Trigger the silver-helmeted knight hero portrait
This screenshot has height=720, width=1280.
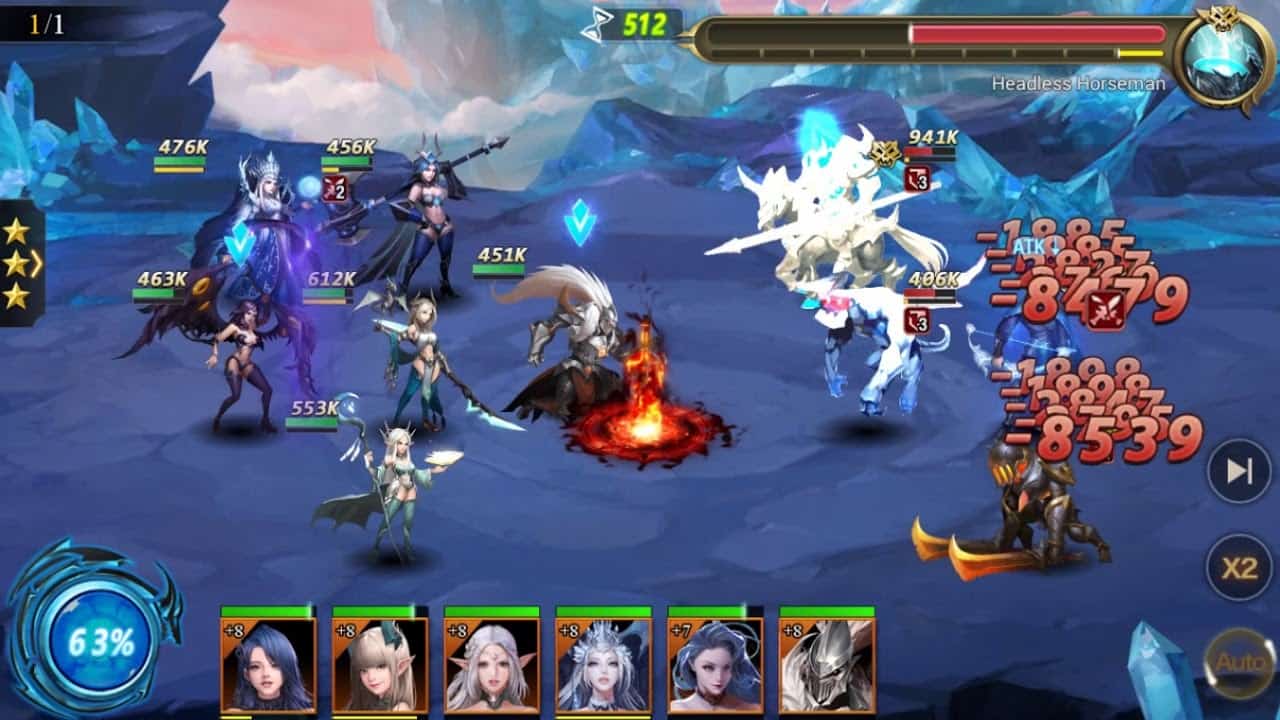[826, 664]
